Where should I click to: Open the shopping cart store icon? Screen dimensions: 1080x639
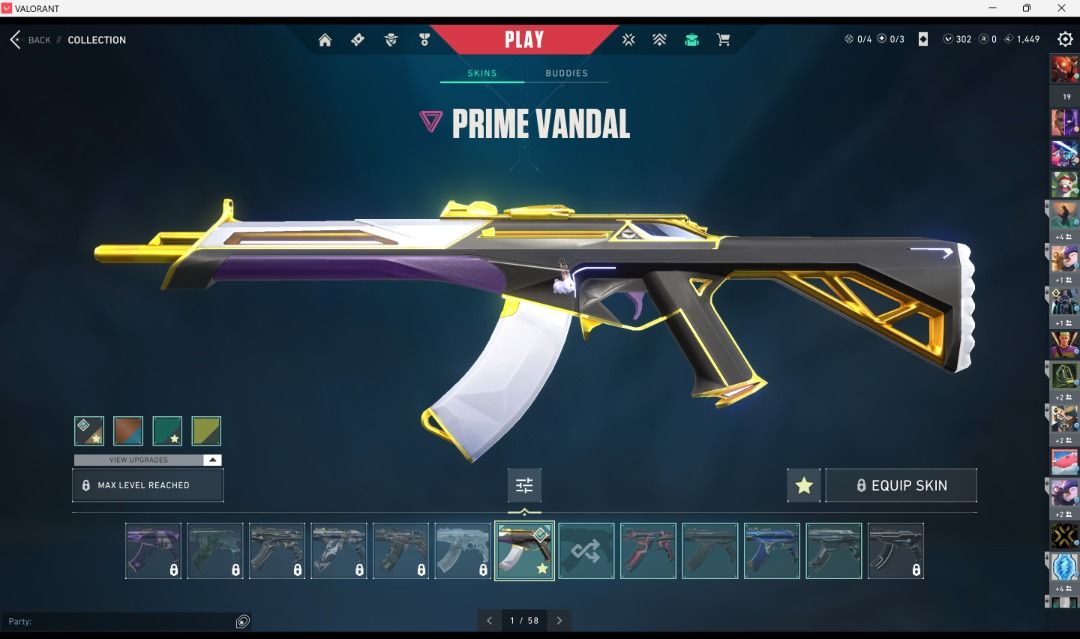(x=723, y=40)
